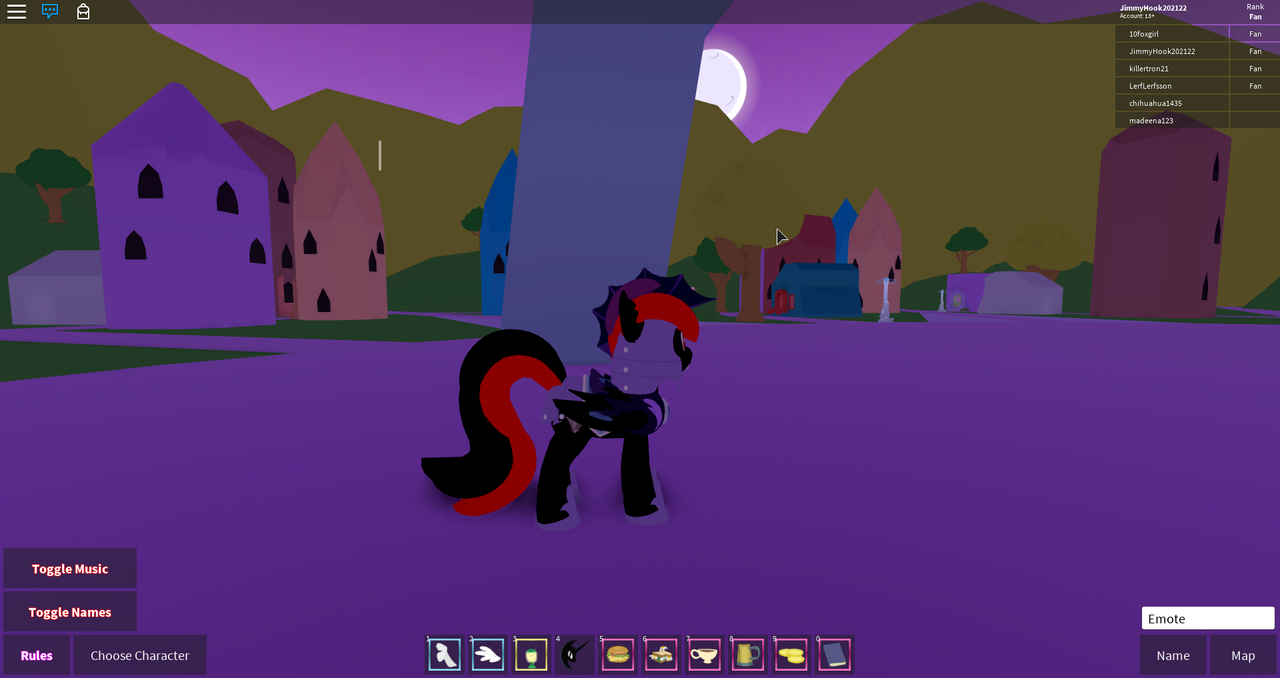
Task: Select the white wing hotbar slot
Action: 488,655
